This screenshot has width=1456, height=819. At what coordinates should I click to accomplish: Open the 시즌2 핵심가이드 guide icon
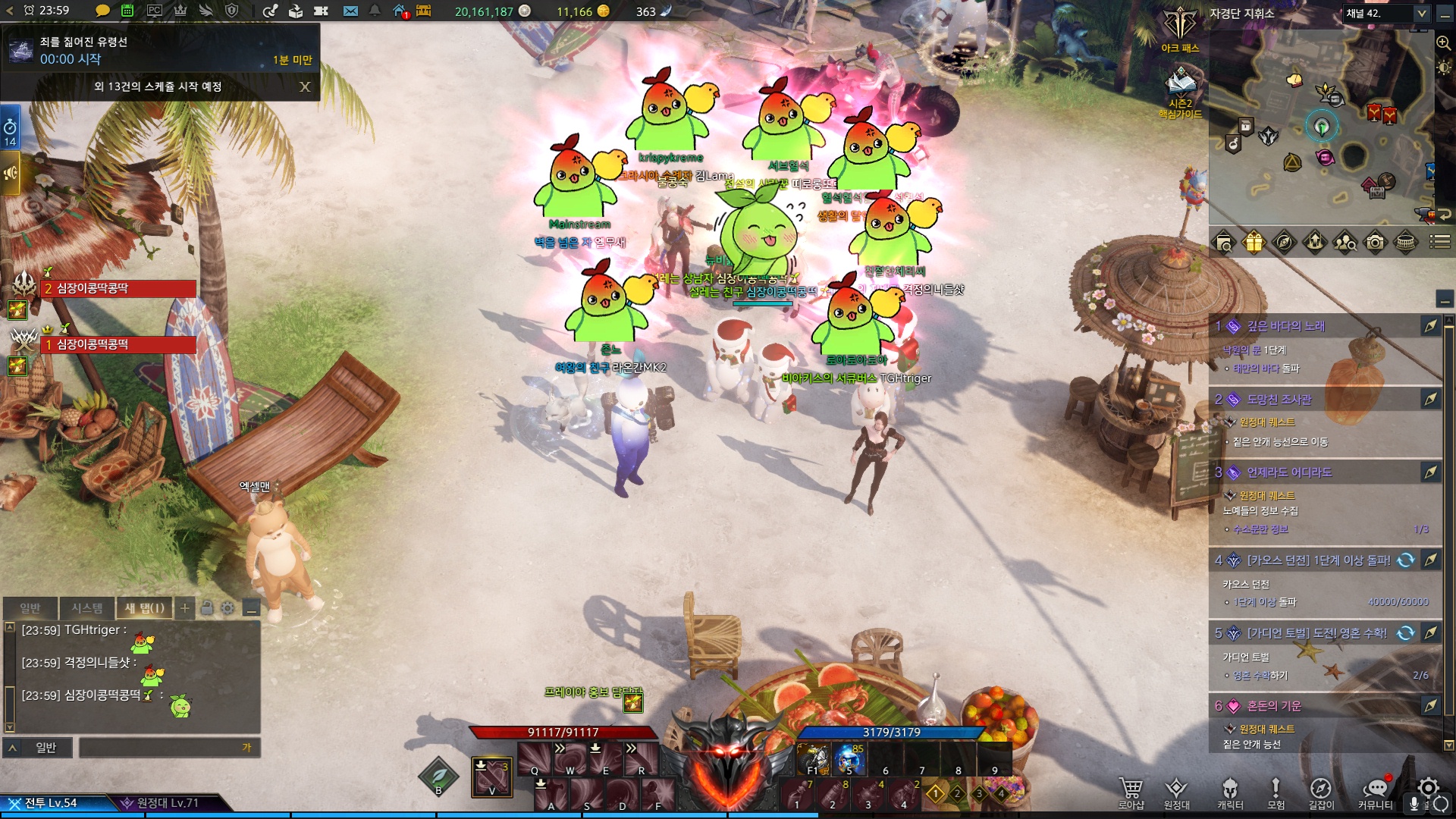(x=1180, y=93)
